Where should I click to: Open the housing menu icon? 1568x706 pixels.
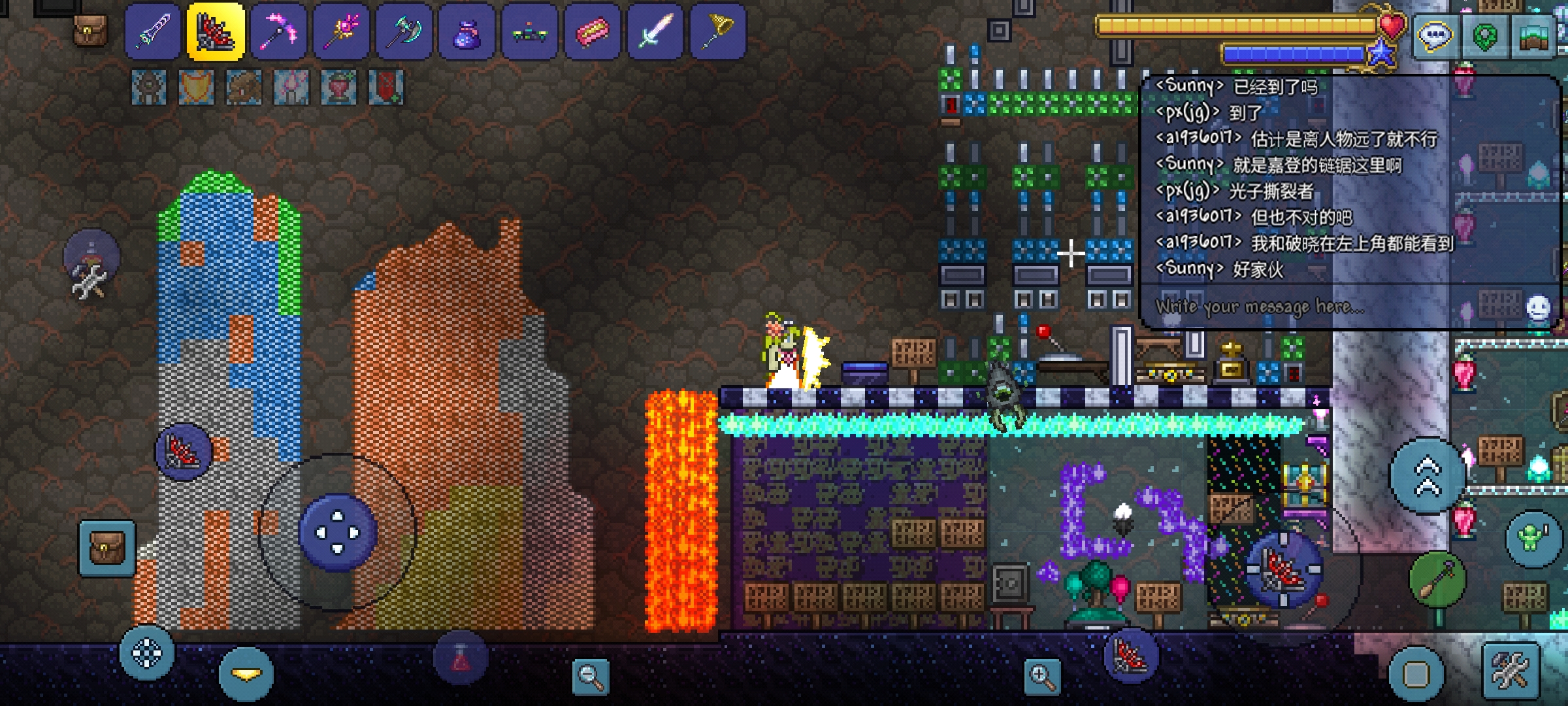pyautogui.click(x=1535, y=36)
